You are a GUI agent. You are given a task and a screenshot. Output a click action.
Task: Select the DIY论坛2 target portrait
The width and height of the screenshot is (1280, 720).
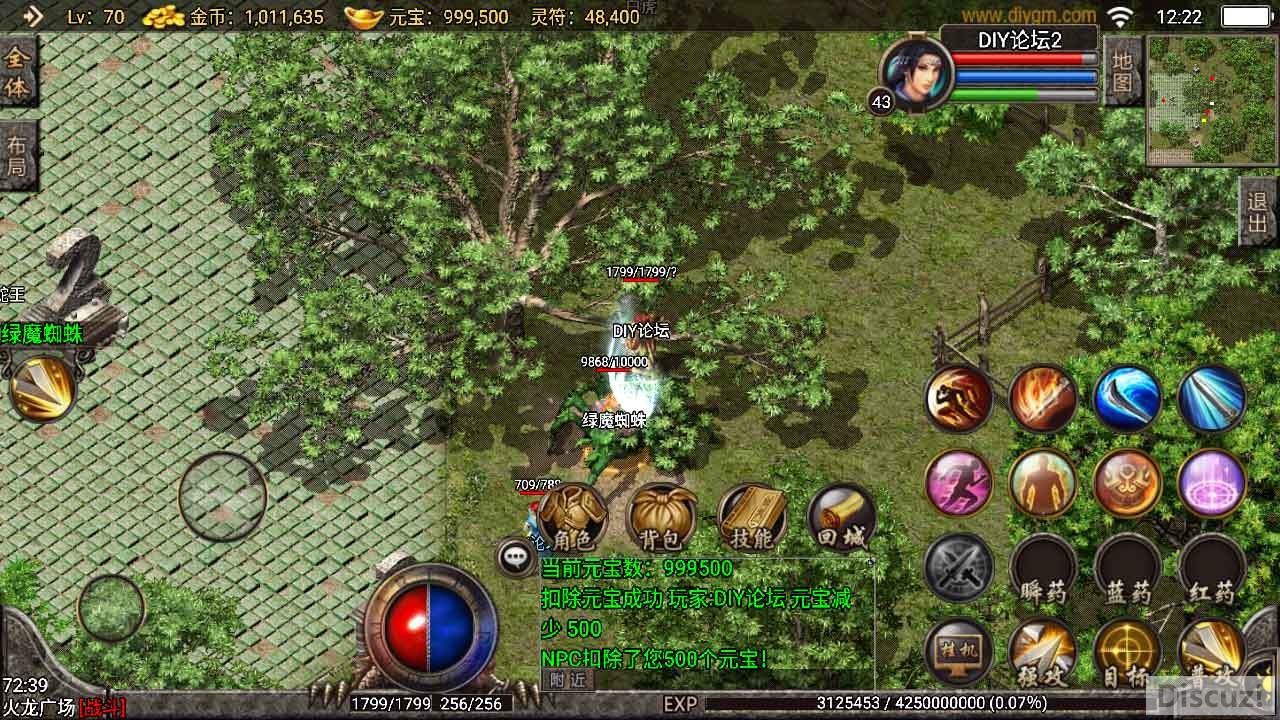click(917, 75)
